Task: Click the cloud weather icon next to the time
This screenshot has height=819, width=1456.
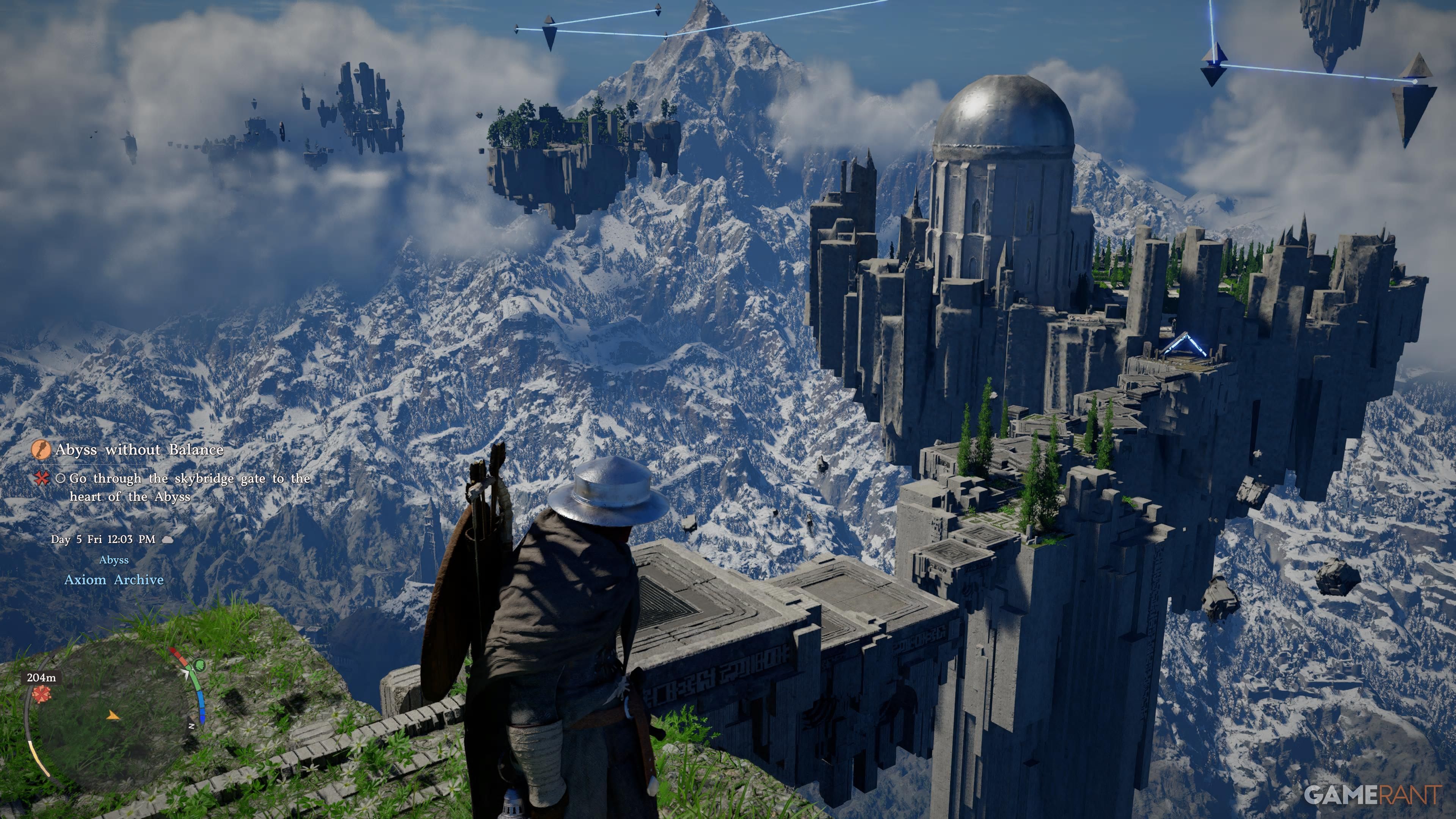Action: coord(168,540)
